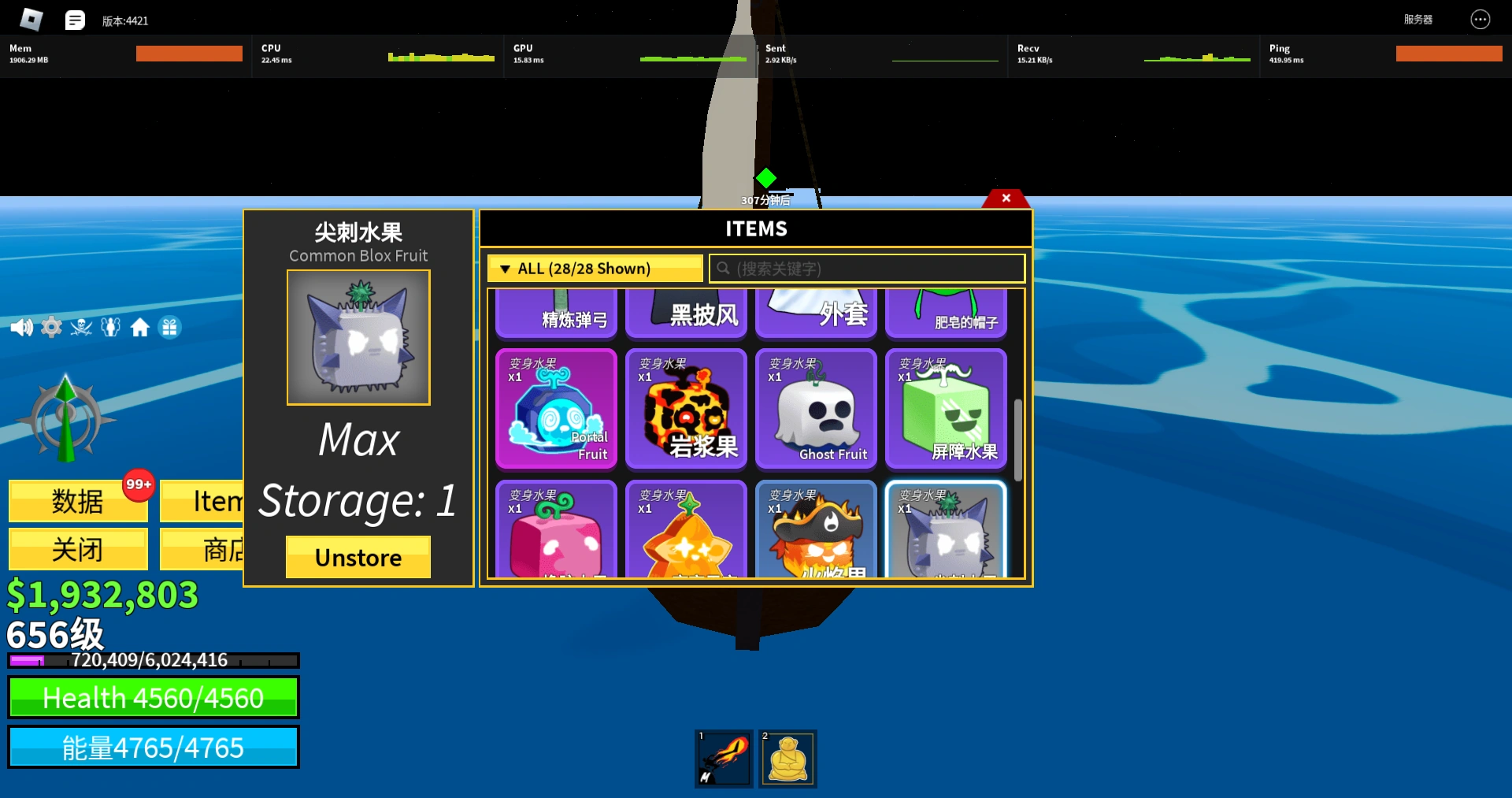Type in the item search field
The height and width of the screenshot is (798, 1512).
pos(866,268)
